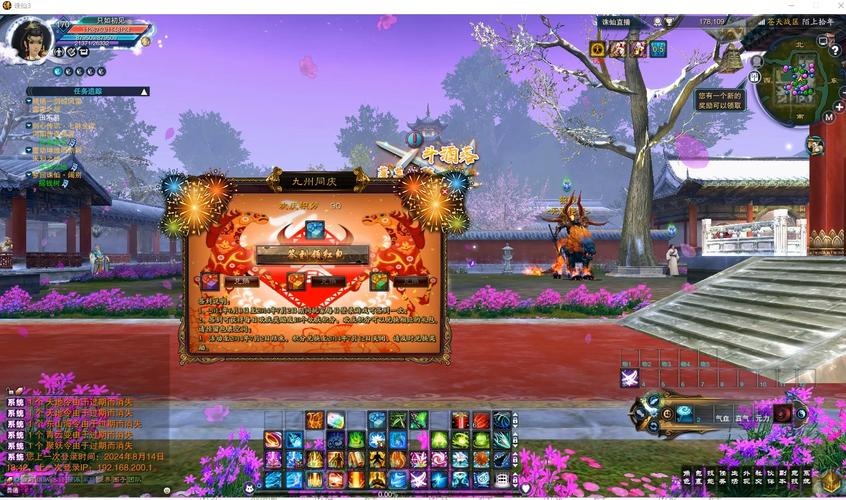Click the yellow figure buff icon
This screenshot has width=846, height=500.
point(597,48)
